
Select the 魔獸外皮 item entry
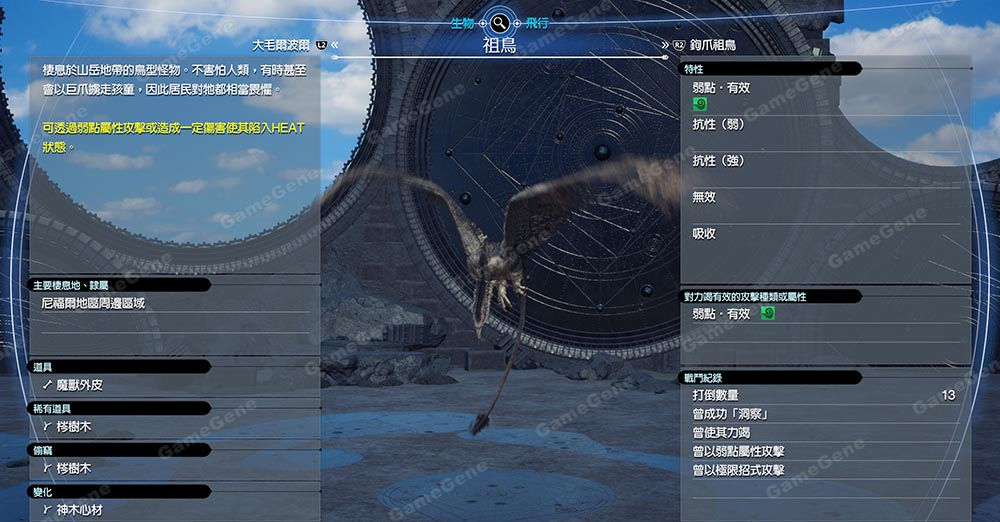tap(79, 384)
